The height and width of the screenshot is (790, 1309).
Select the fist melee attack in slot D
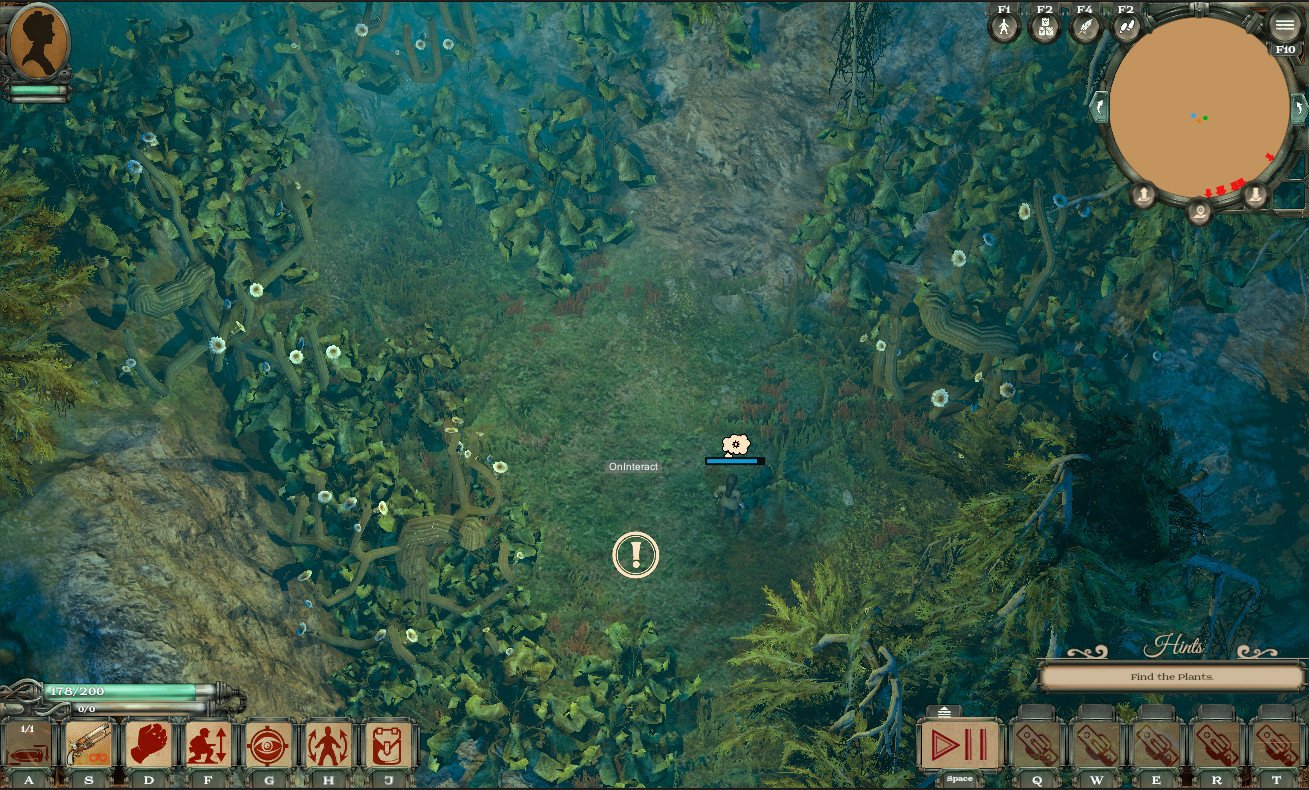(x=148, y=744)
